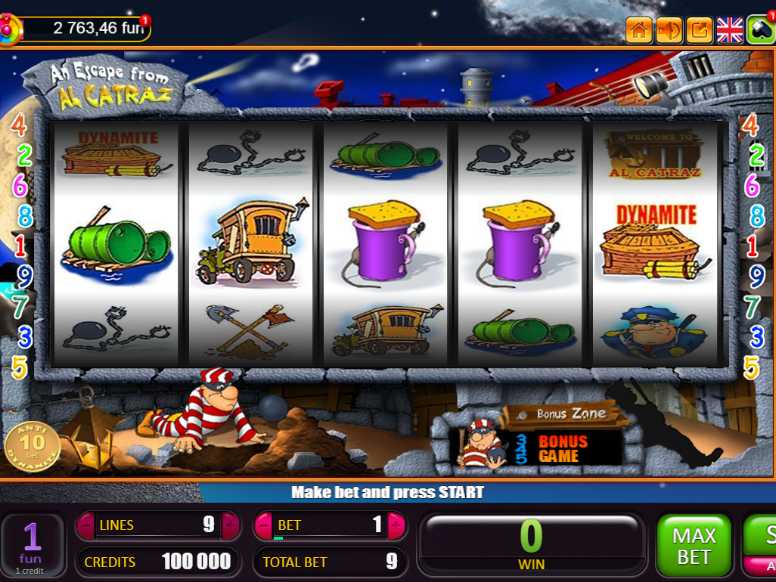776x582 pixels.
Task: Open the colorful bonus wheel icon
Action: click(9, 30)
